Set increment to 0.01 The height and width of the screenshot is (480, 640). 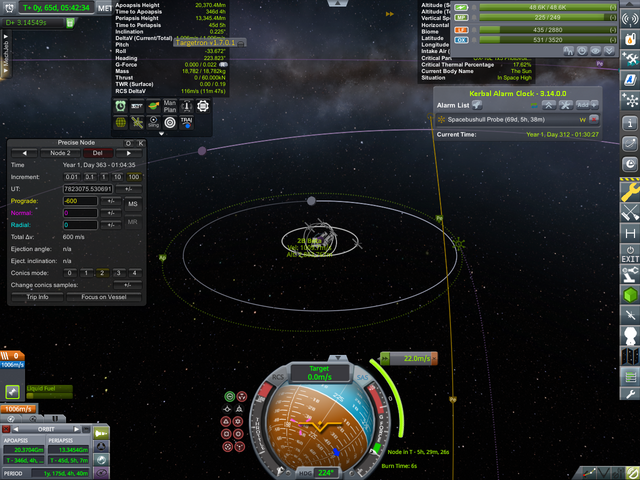click(71, 176)
